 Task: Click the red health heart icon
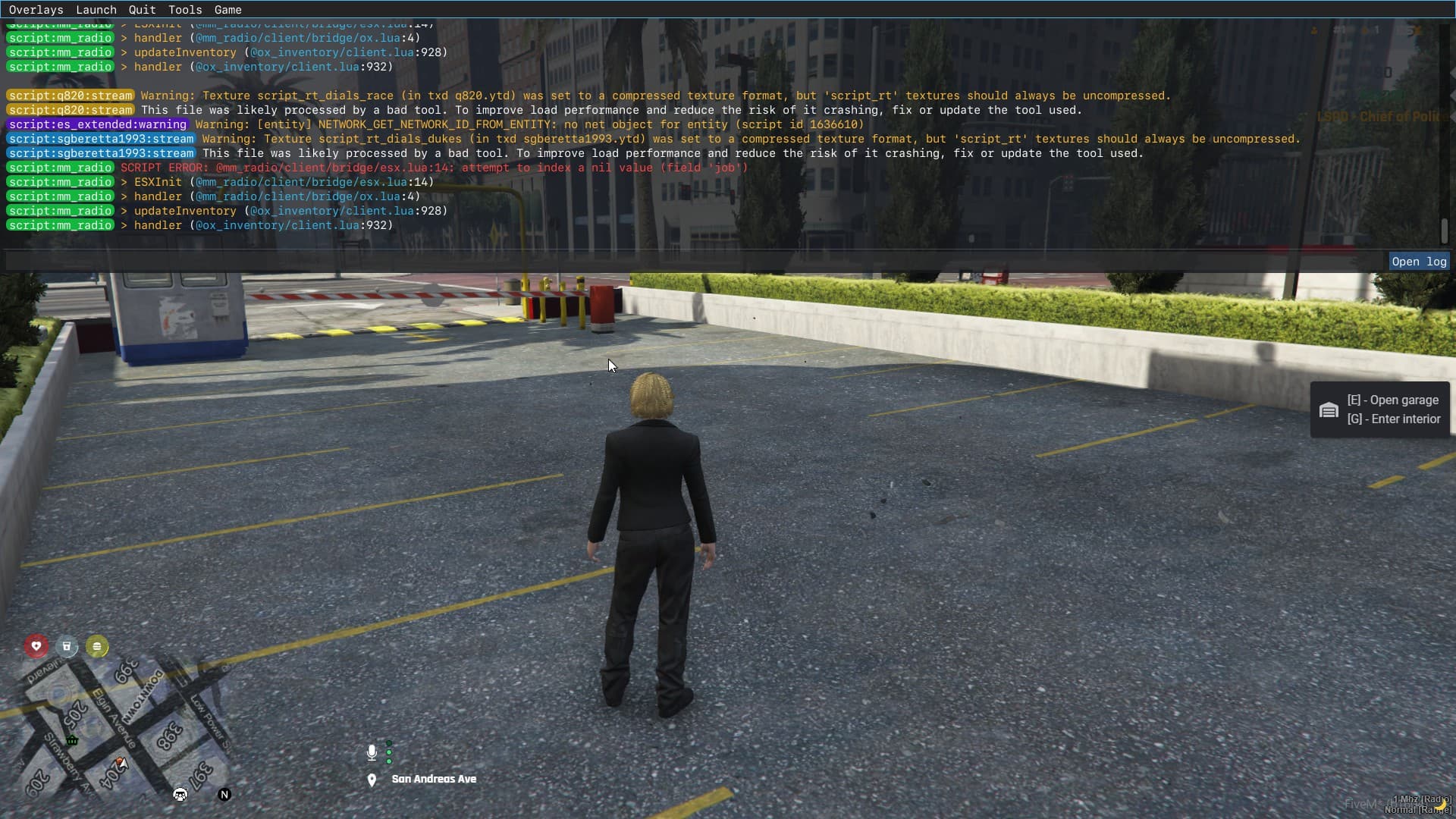(36, 645)
